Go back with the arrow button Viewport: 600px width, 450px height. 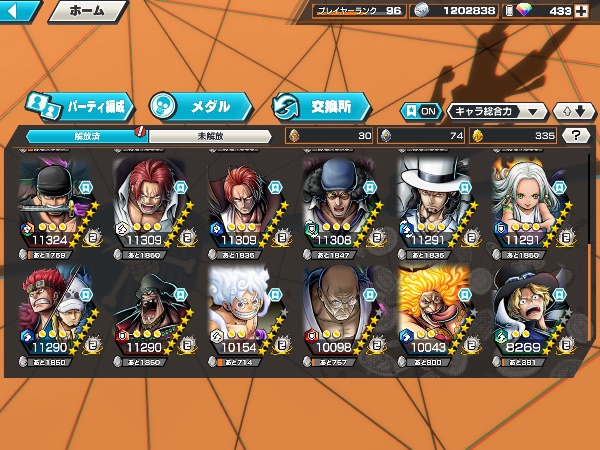[20, 12]
